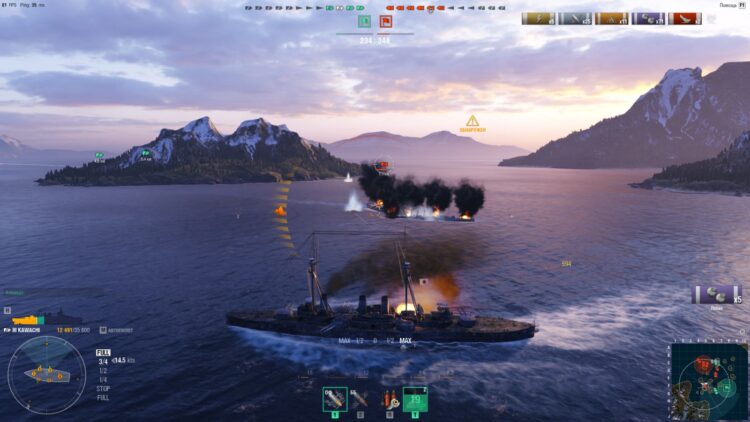Click the red enemy capture flag icon

385,21
